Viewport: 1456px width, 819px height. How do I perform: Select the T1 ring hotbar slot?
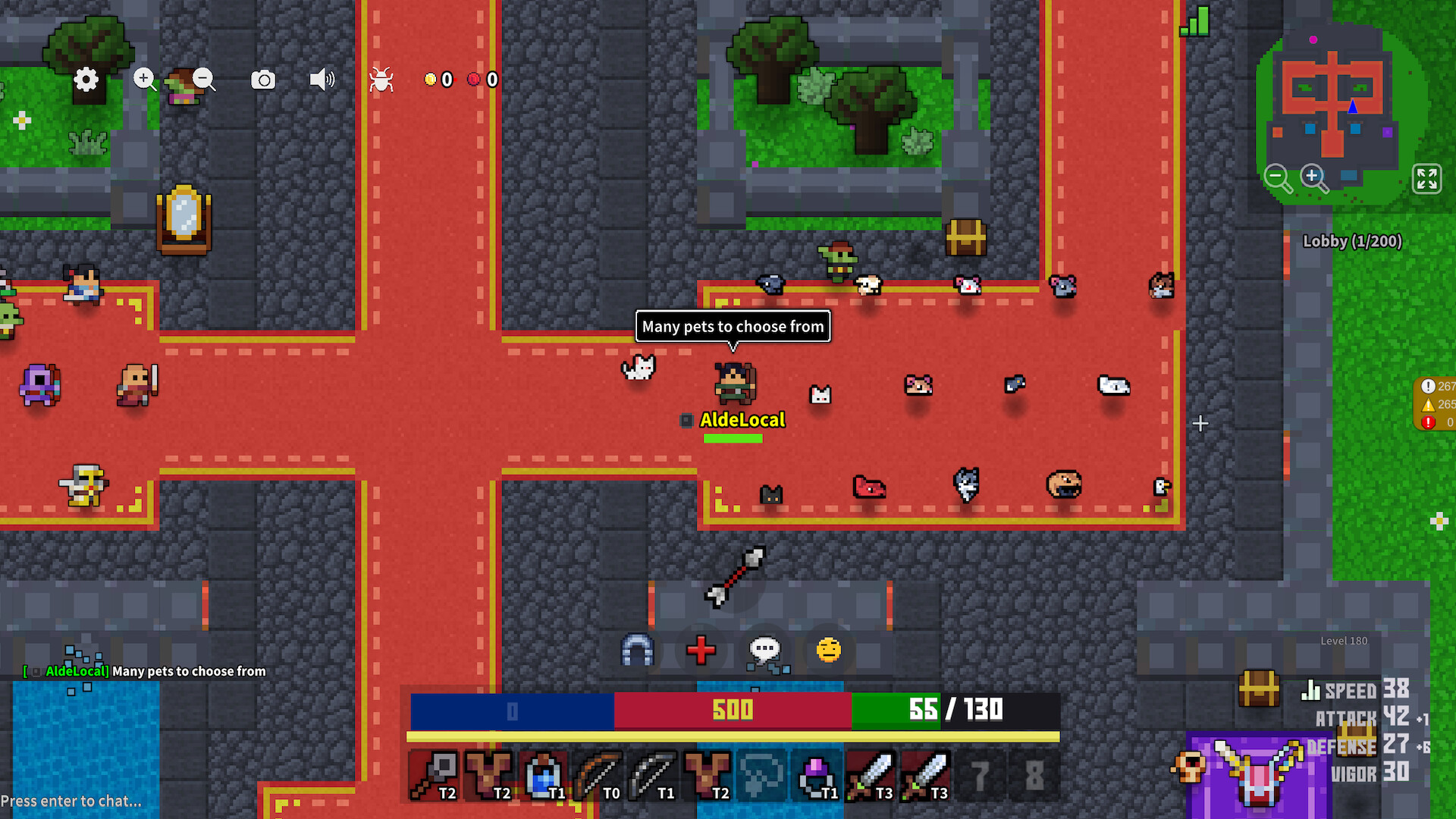[816, 775]
